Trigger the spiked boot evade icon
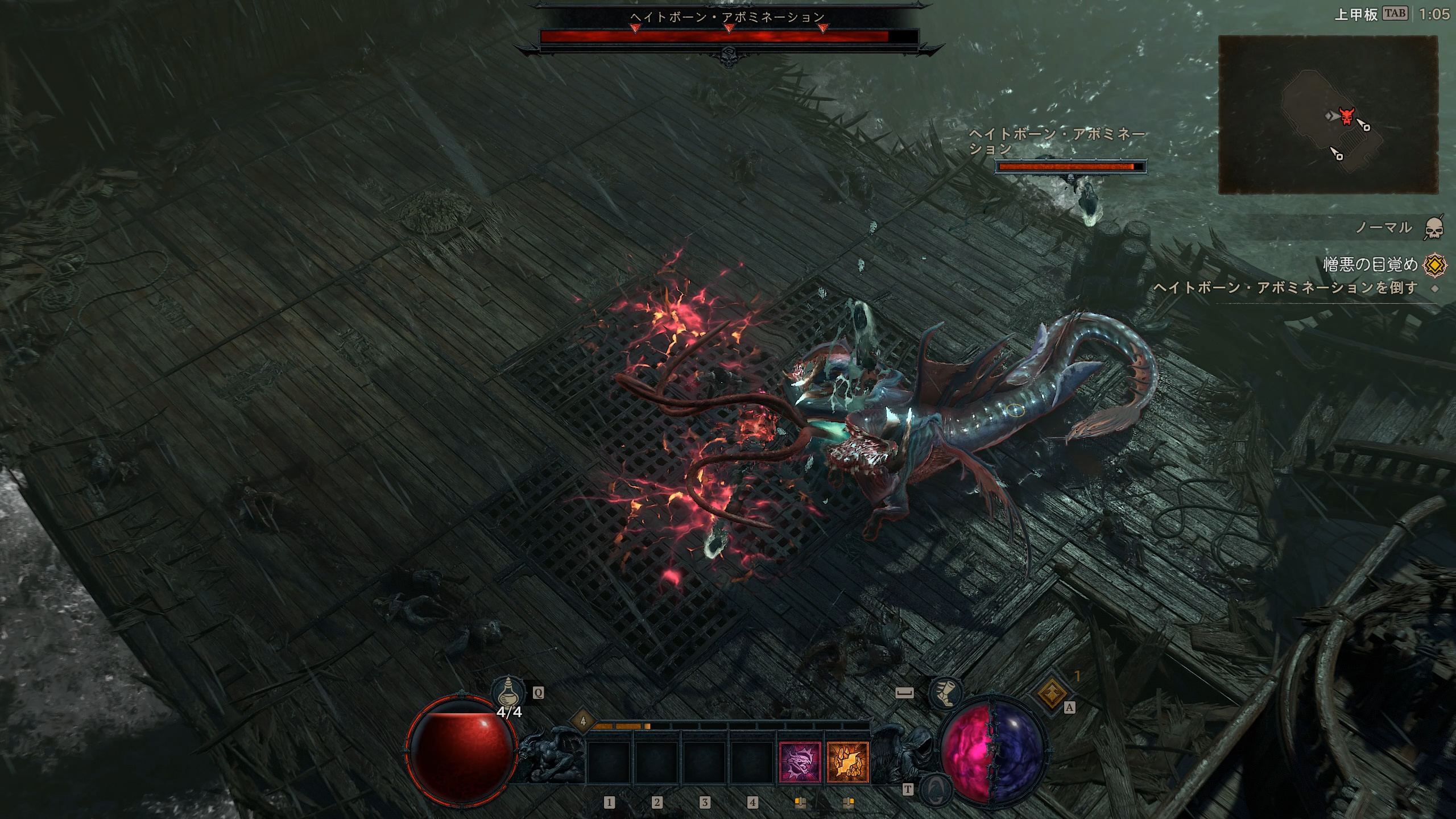1456x819 pixels. (944, 693)
